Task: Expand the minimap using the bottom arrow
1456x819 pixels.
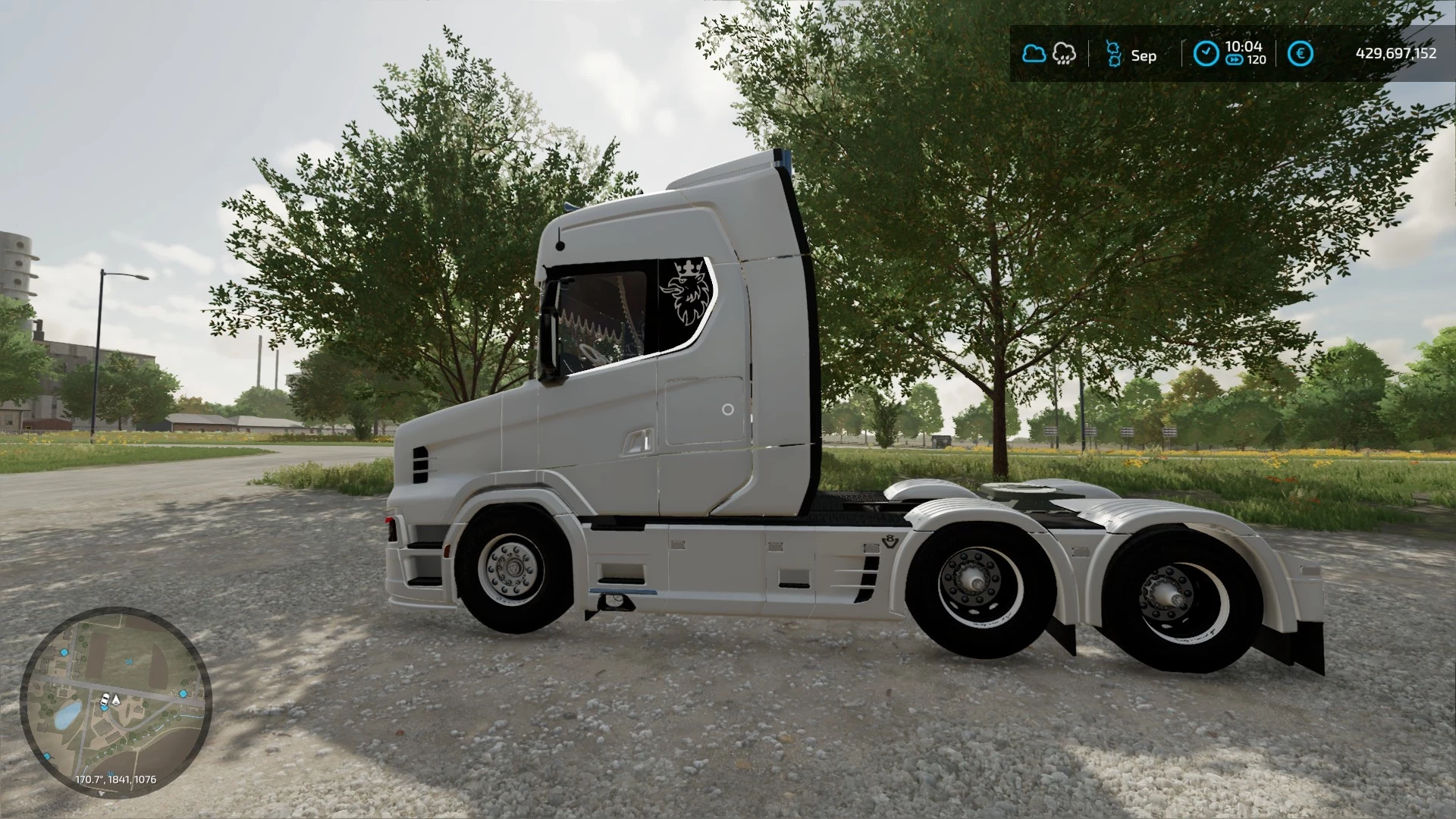Action: click(102, 793)
